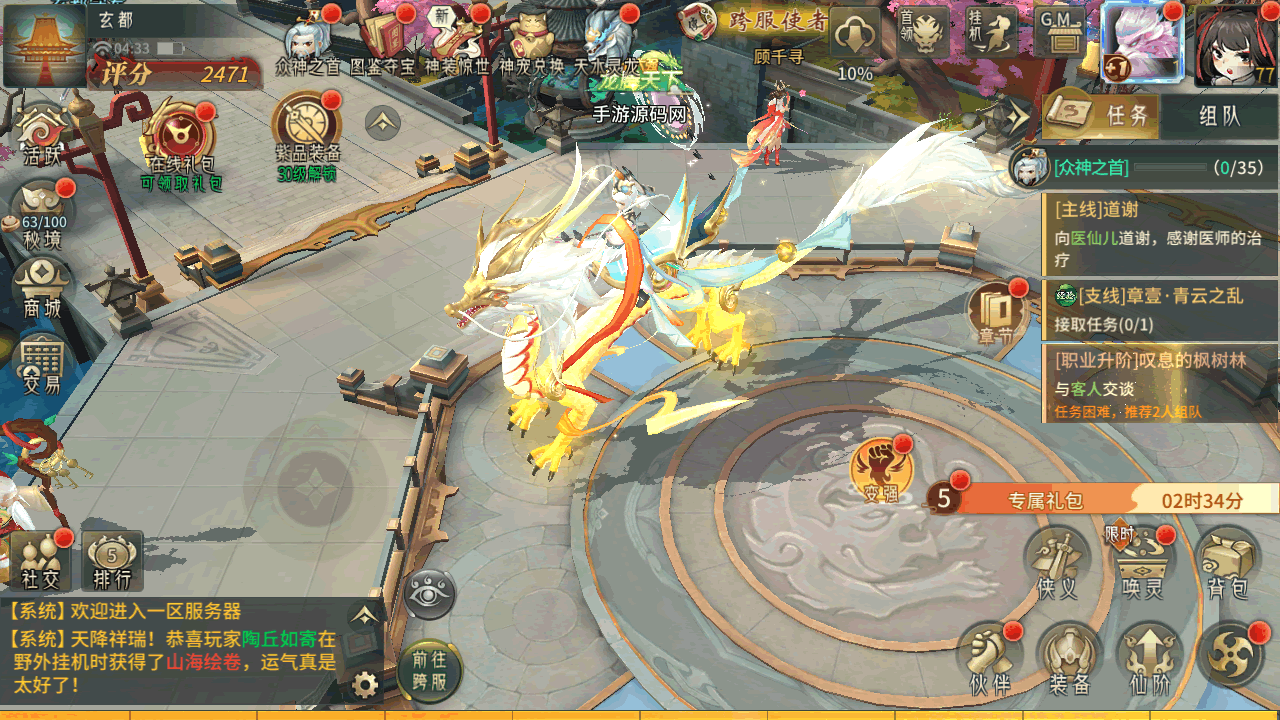Open the 商城 shop
Image resolution: width=1280 pixels, height=720 pixels.
point(43,288)
